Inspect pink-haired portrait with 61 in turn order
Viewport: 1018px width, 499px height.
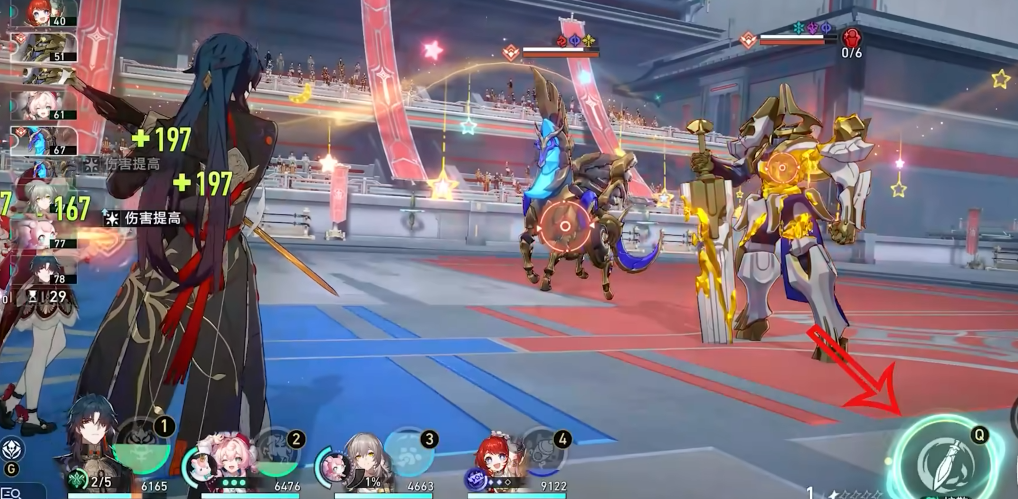point(38,106)
